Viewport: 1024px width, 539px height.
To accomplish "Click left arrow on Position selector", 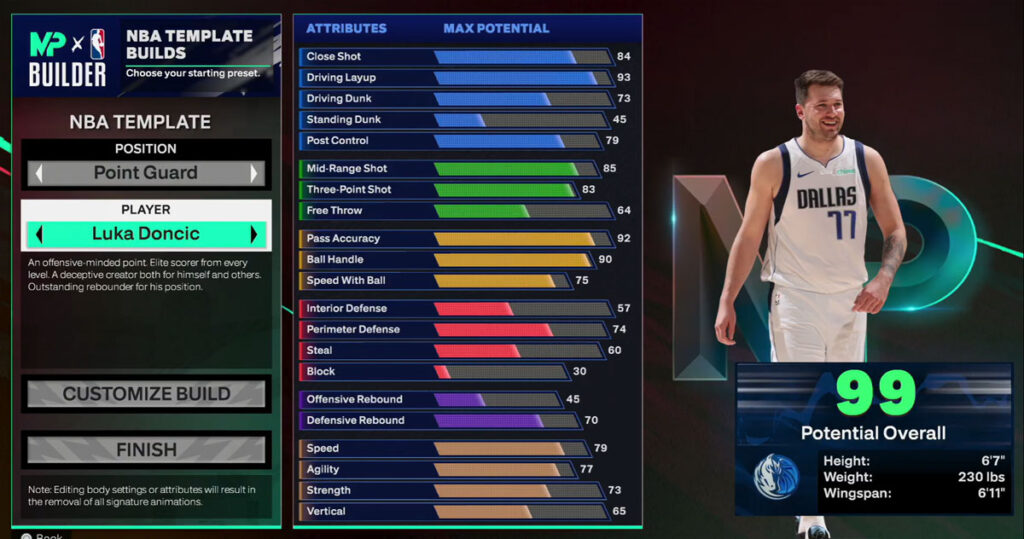I will (39, 173).
